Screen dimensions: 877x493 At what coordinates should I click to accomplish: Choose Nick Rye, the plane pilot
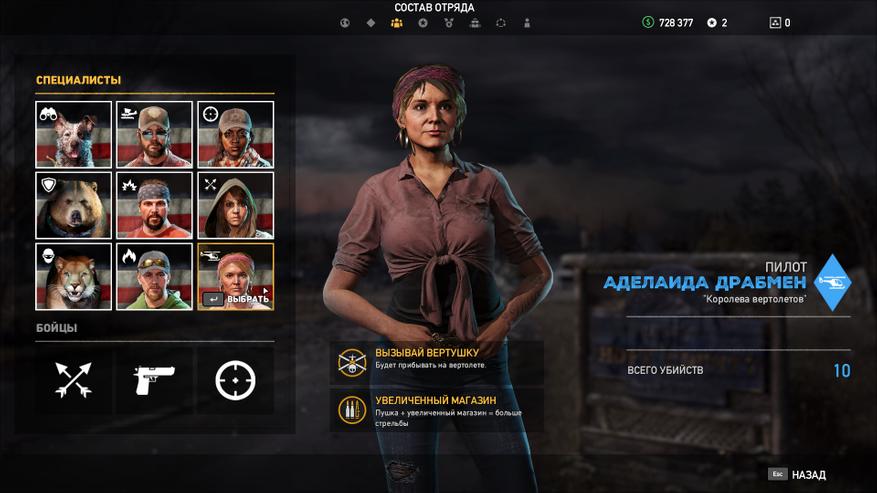coord(154,134)
